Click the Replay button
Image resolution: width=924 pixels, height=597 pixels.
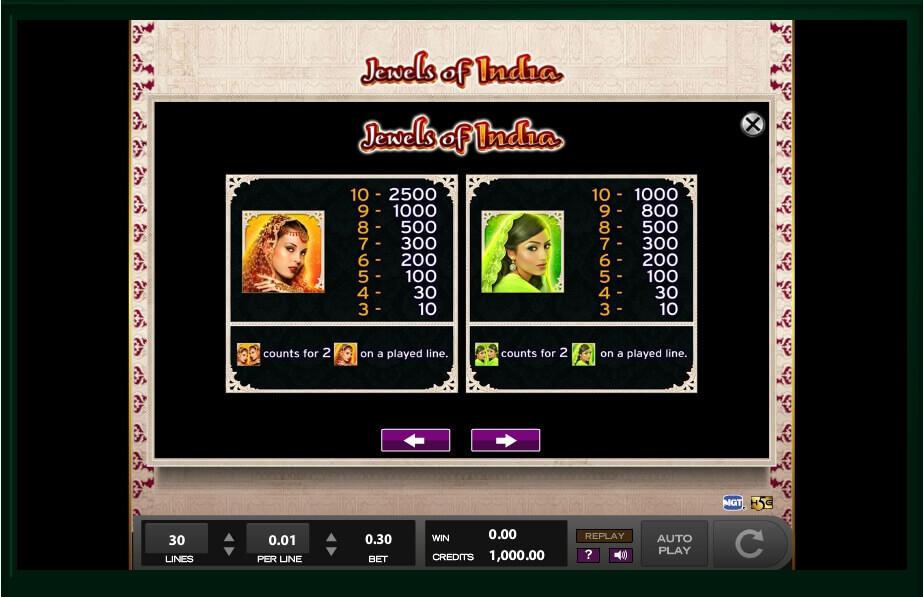point(604,536)
